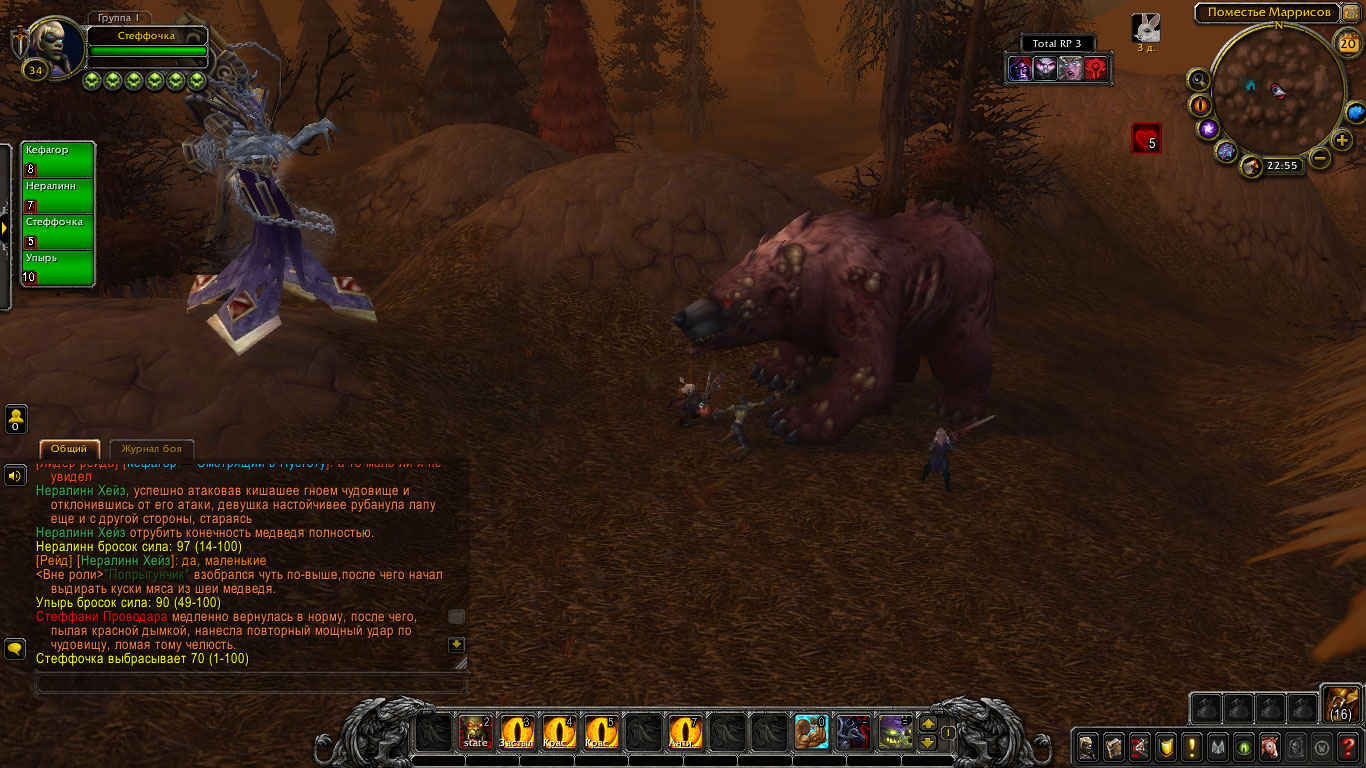The width and height of the screenshot is (1366, 768).
Task: Open the character info micro button
Action: coord(1087,746)
